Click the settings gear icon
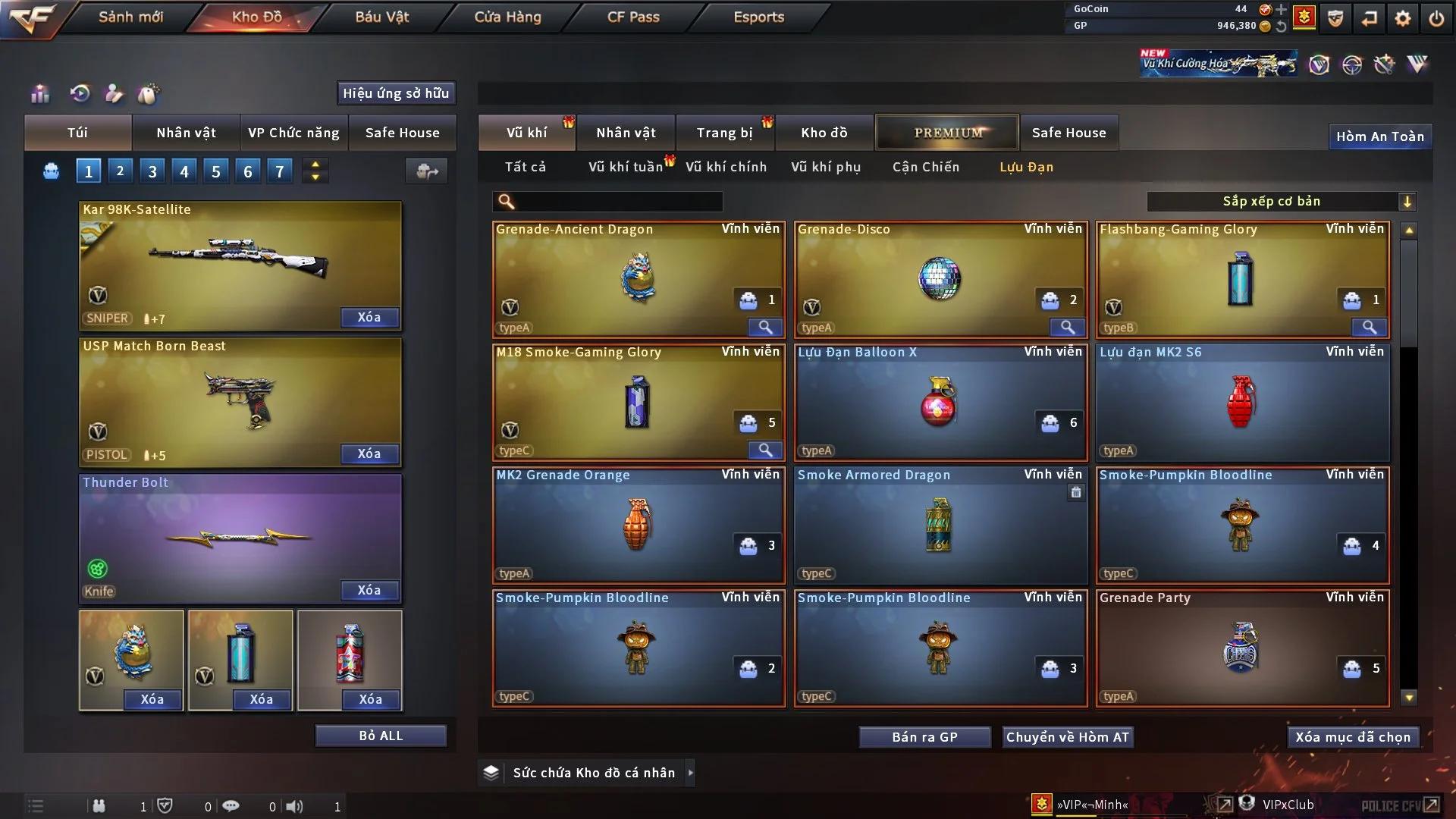 [1403, 18]
